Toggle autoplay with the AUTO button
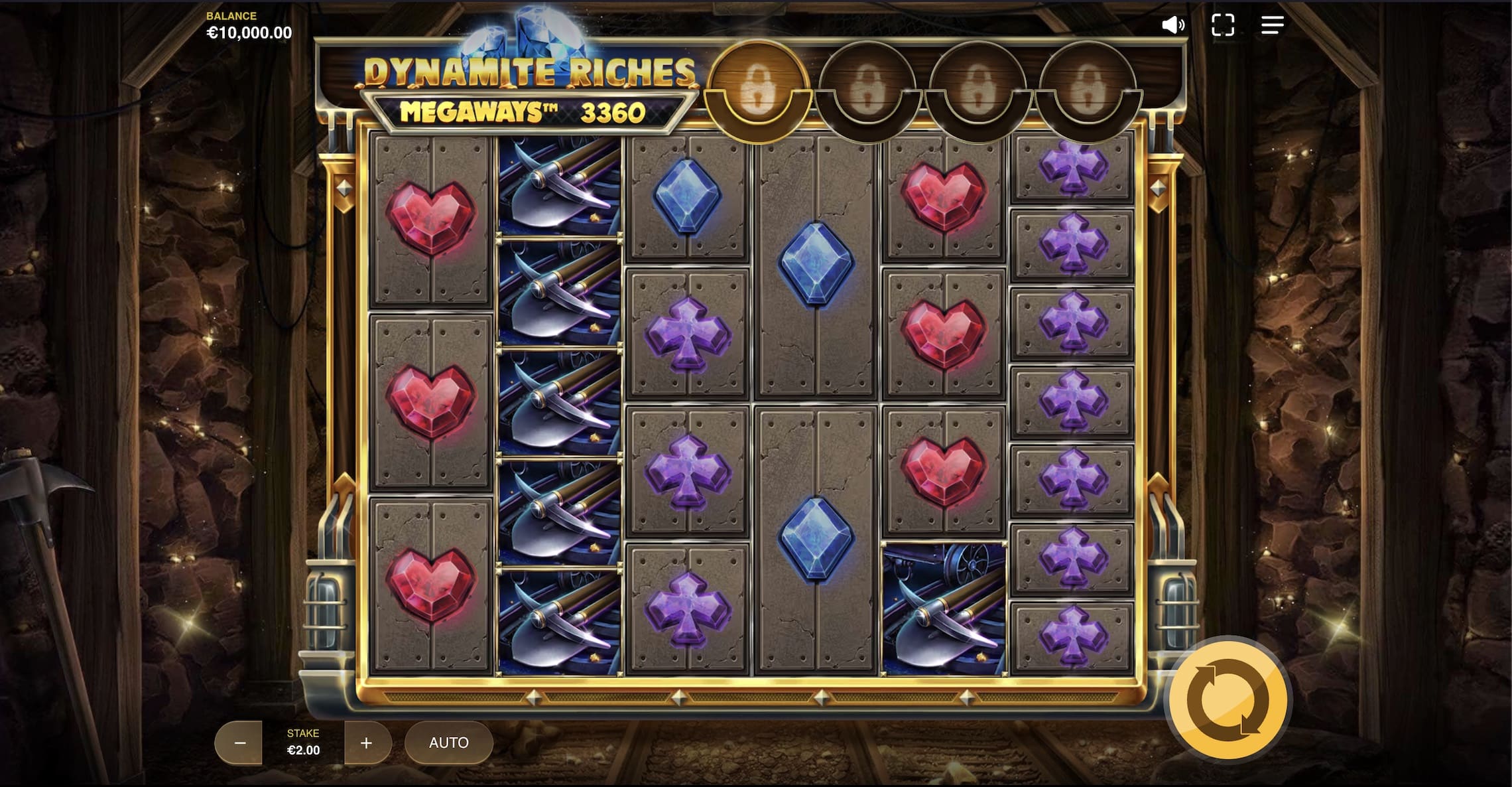The width and height of the screenshot is (1512, 787). [x=448, y=743]
